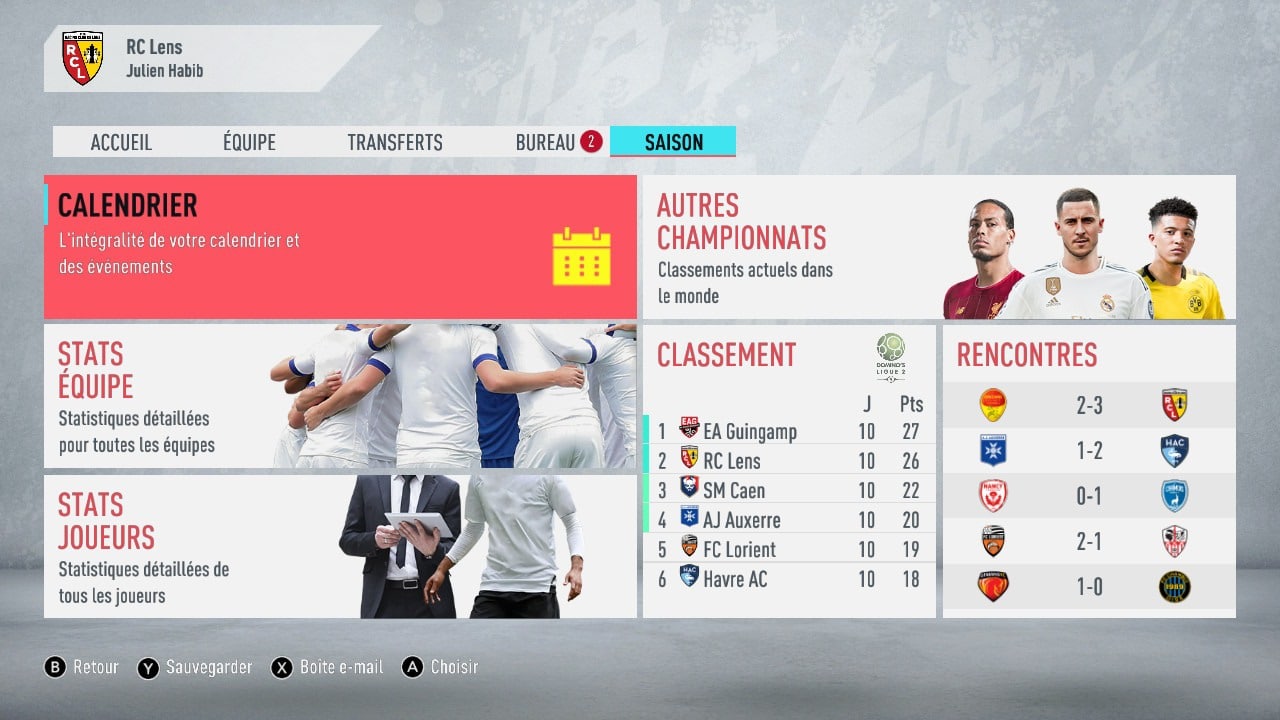Pick the FC Lorient standings row
1280x720 pixels.
790,549
